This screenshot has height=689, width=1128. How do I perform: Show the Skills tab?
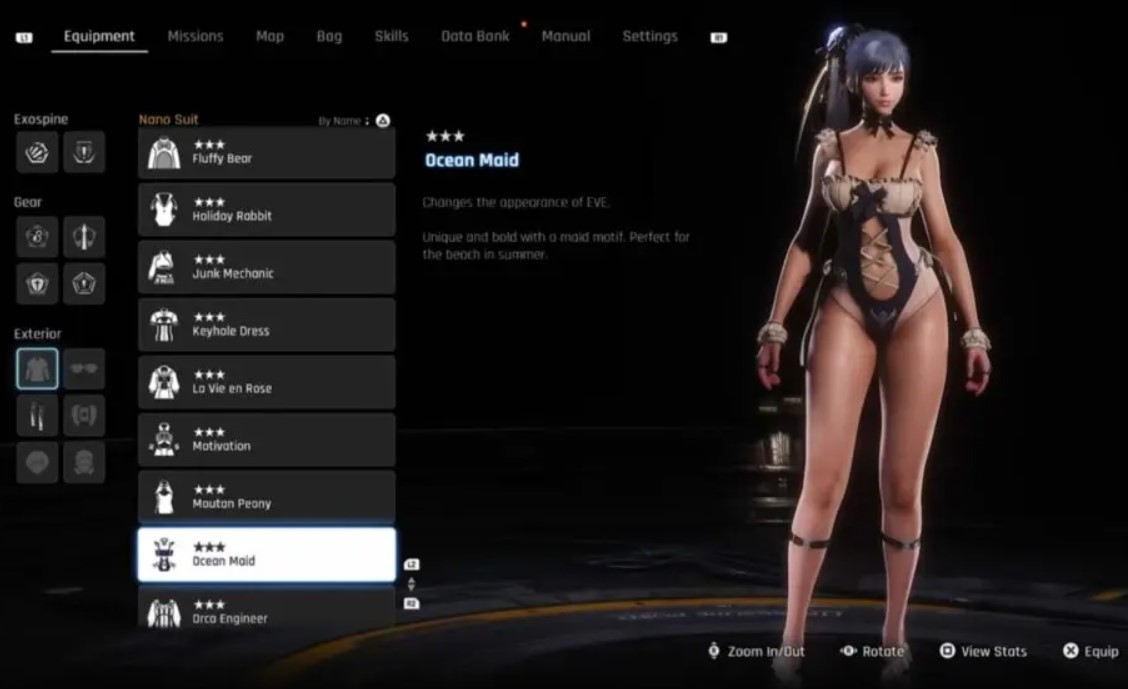391,36
